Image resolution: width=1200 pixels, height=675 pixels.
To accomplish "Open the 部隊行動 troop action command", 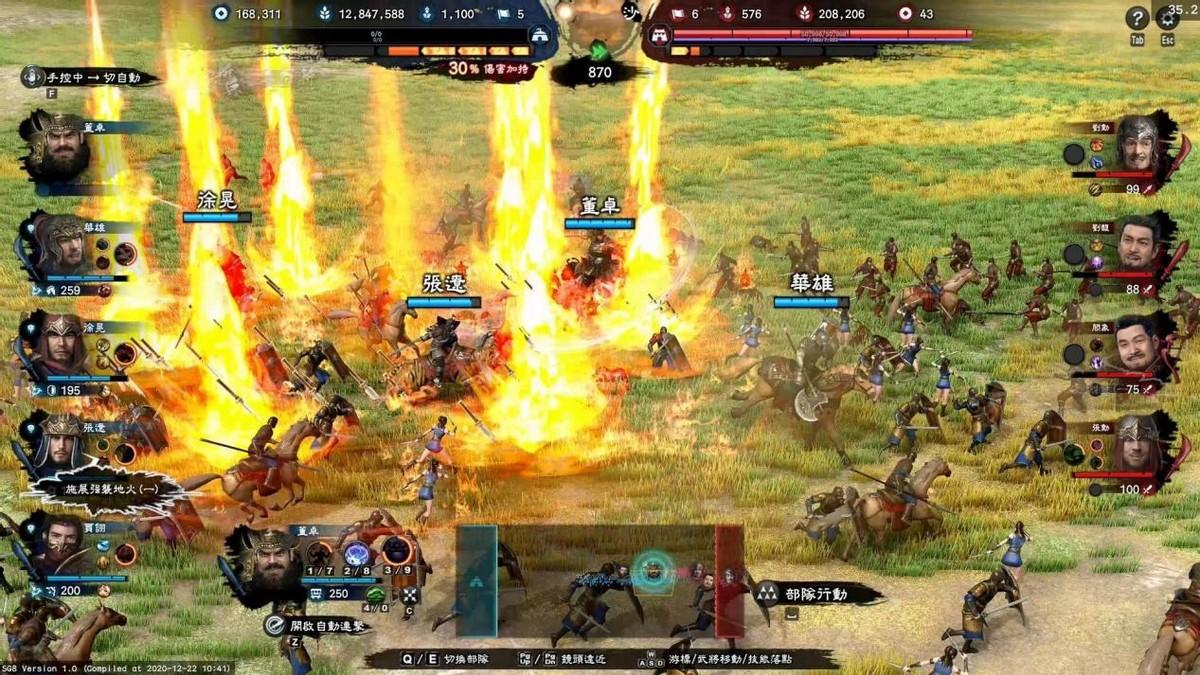I will pyautogui.click(x=815, y=594).
